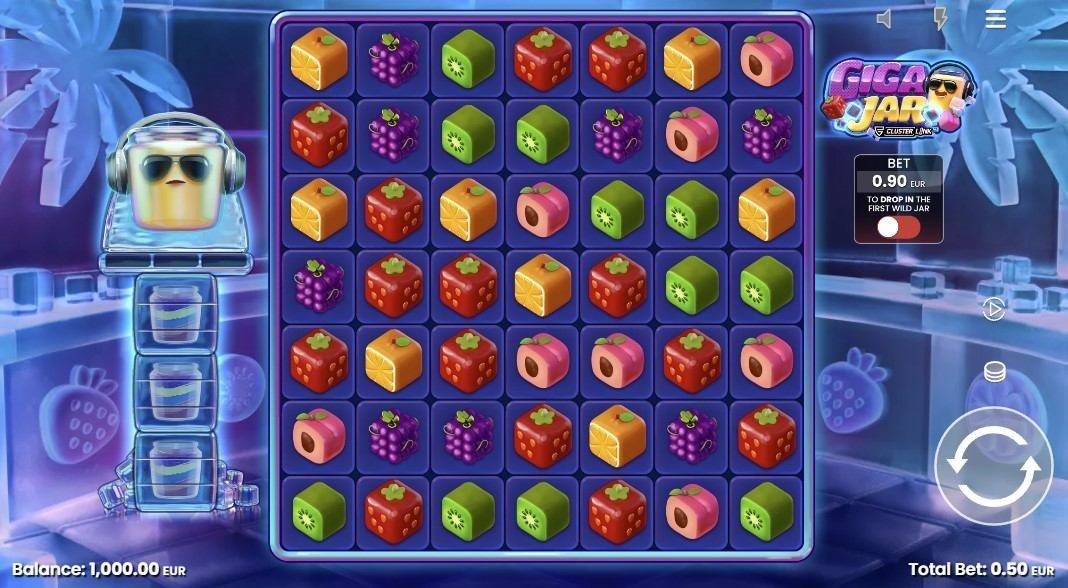The width and height of the screenshot is (1068, 588).
Task: Open autoplay with the play triangle icon
Action: click(x=994, y=310)
